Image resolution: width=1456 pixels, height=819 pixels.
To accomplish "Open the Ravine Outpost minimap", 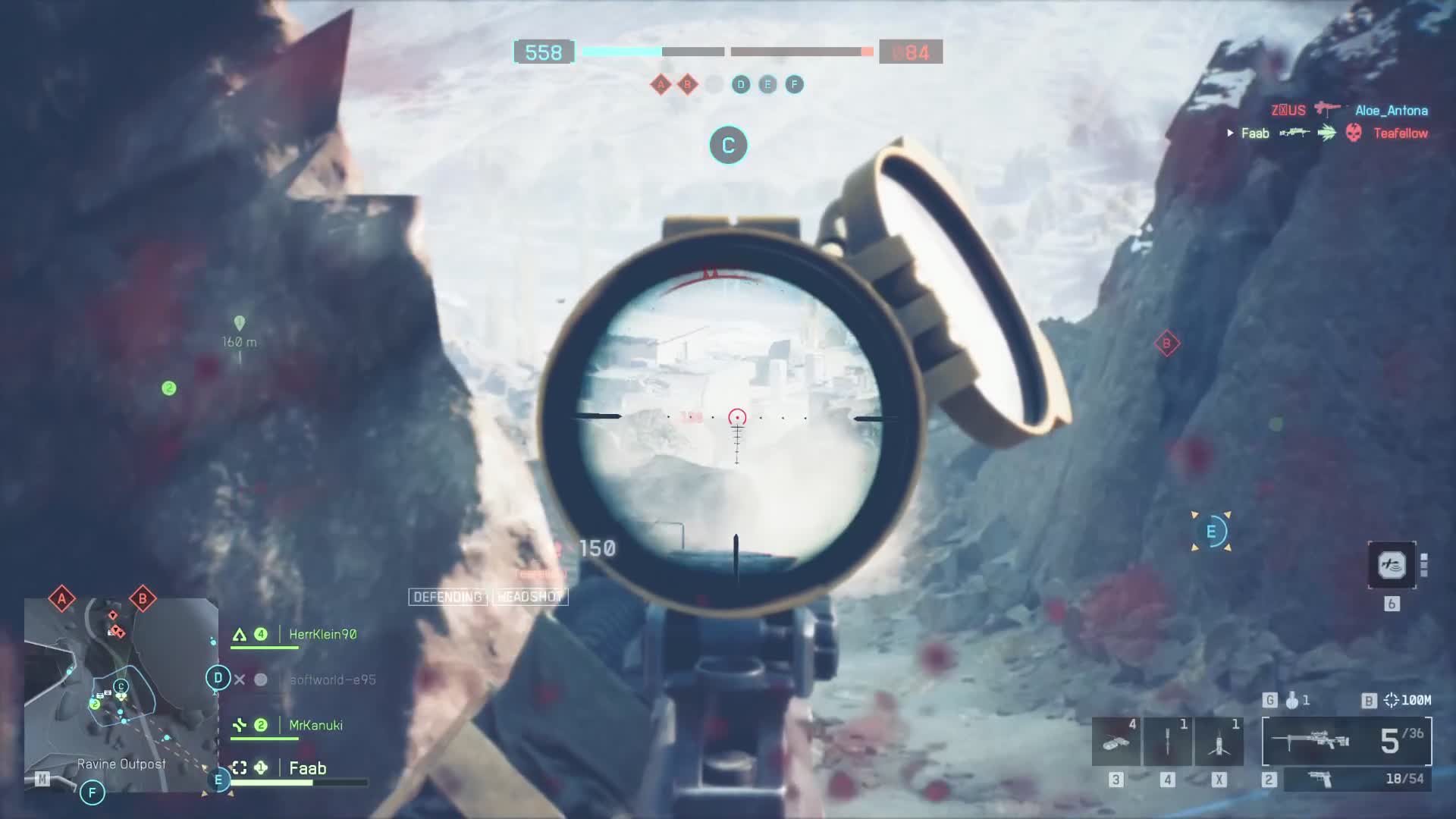I will (121, 694).
